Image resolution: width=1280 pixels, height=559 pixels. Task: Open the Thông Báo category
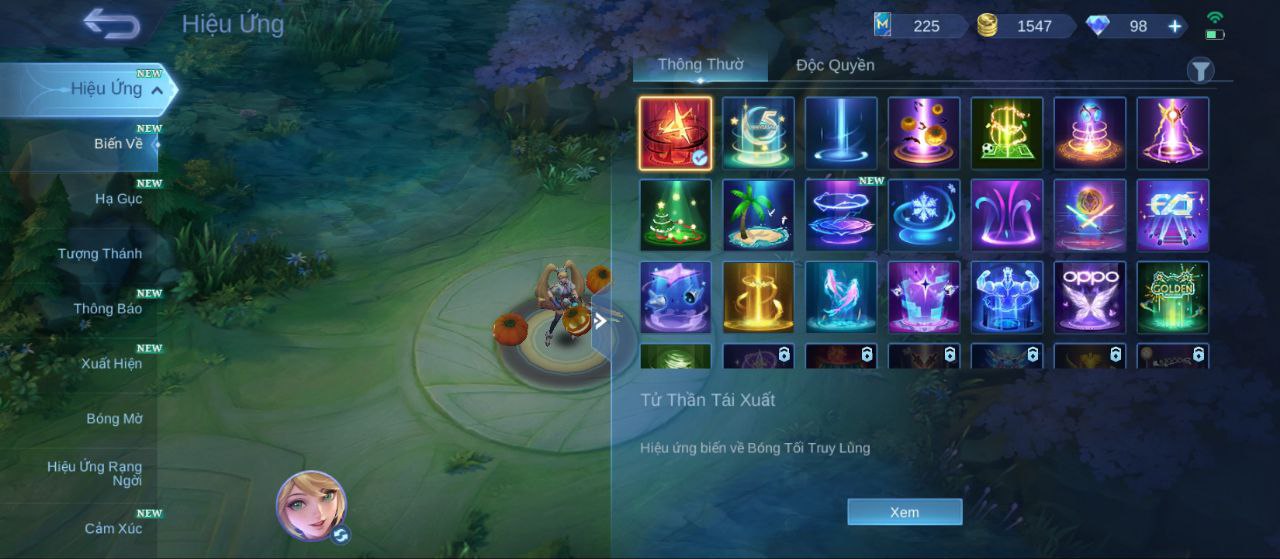[x=108, y=309]
